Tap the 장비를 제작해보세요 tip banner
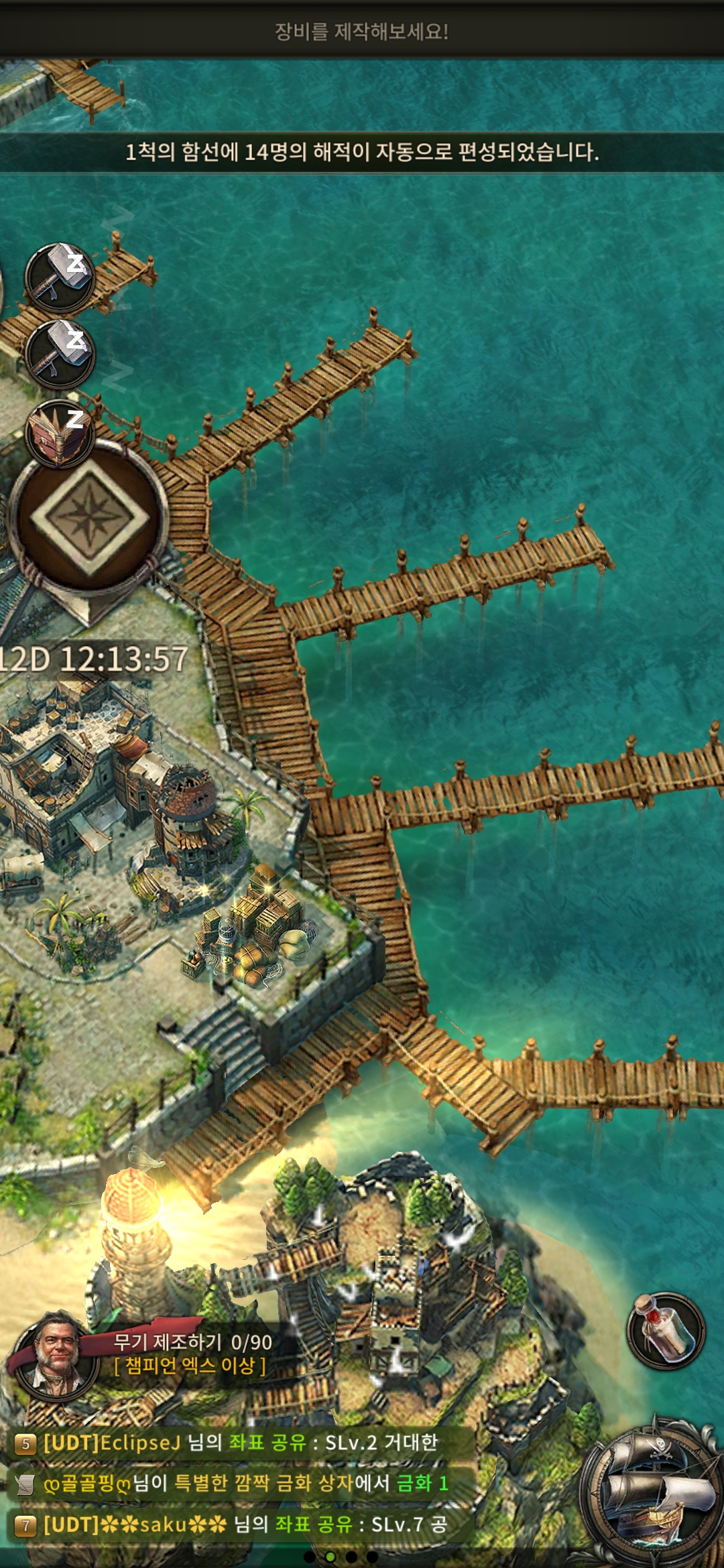 pyautogui.click(x=362, y=31)
